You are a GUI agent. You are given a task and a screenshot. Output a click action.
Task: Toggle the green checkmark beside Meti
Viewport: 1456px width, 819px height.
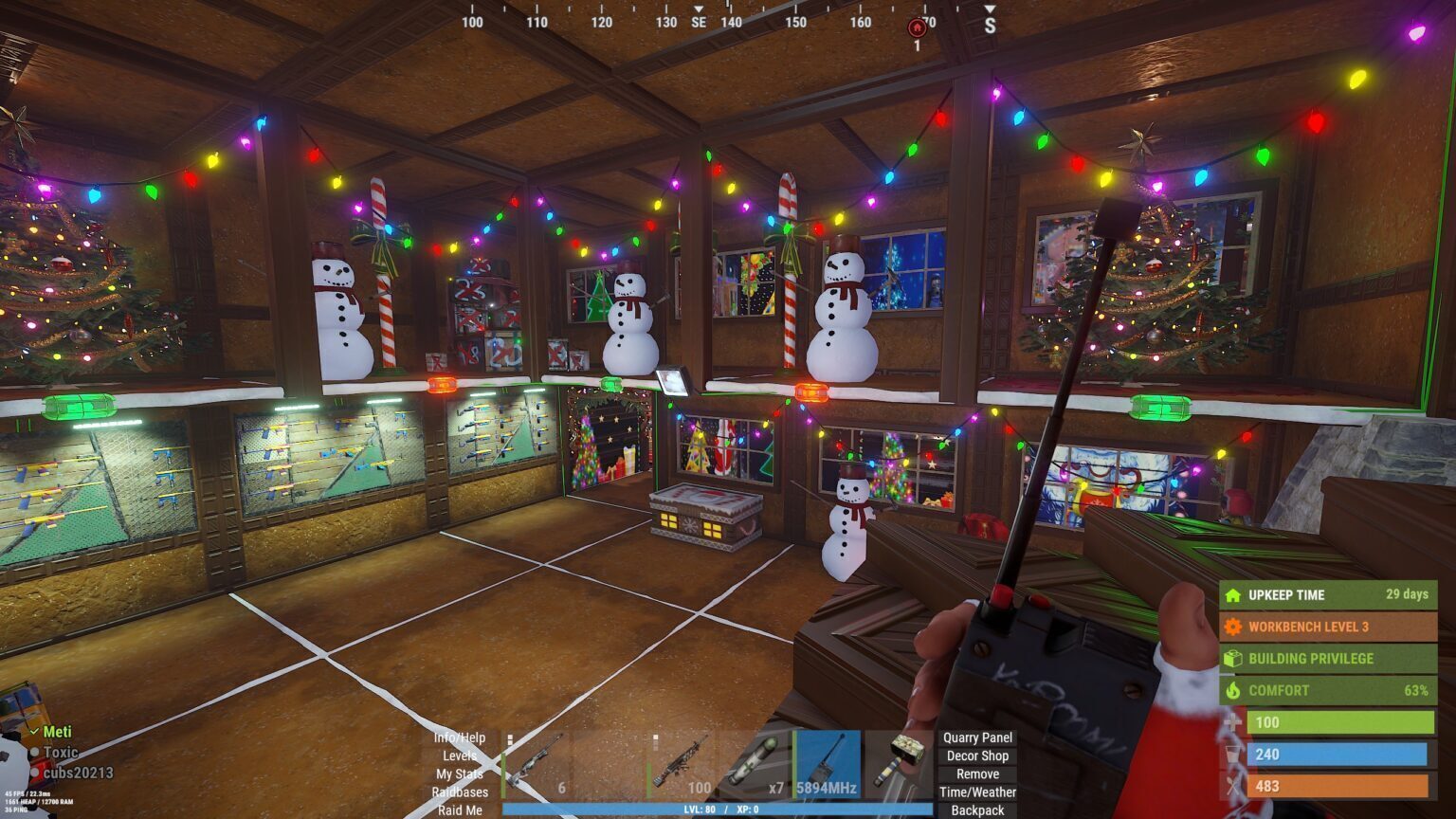click(35, 733)
